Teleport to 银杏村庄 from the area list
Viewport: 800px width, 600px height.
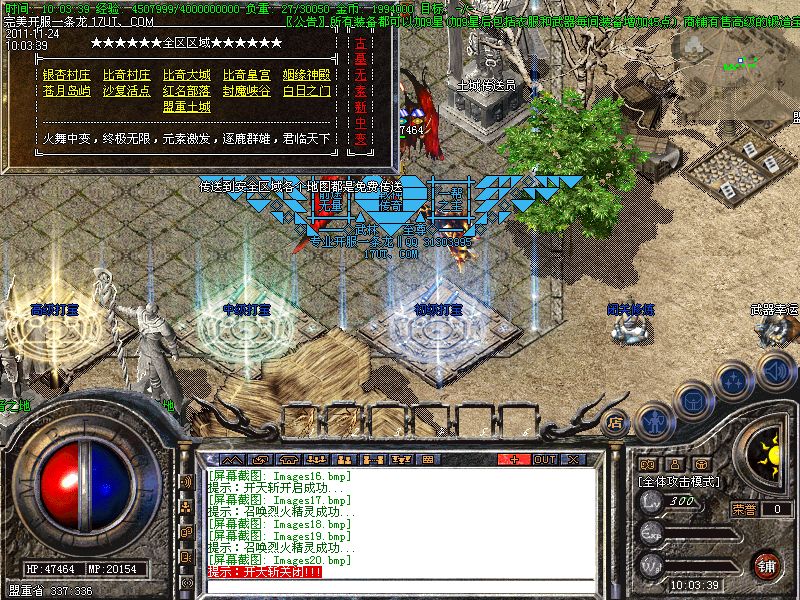pos(66,75)
